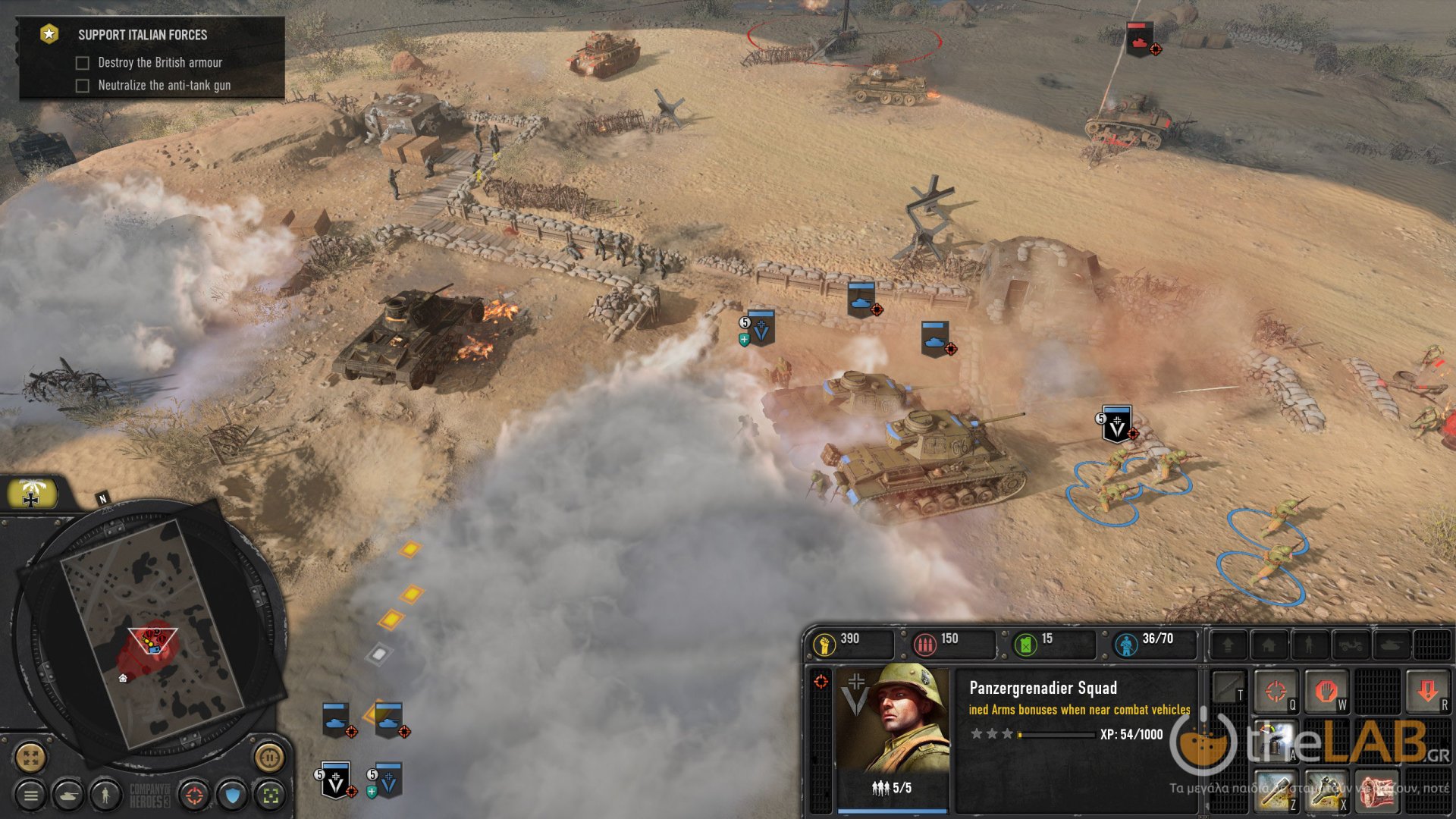
Task: Select the Attack Ground crosshair command (Q)
Action: point(1277,692)
